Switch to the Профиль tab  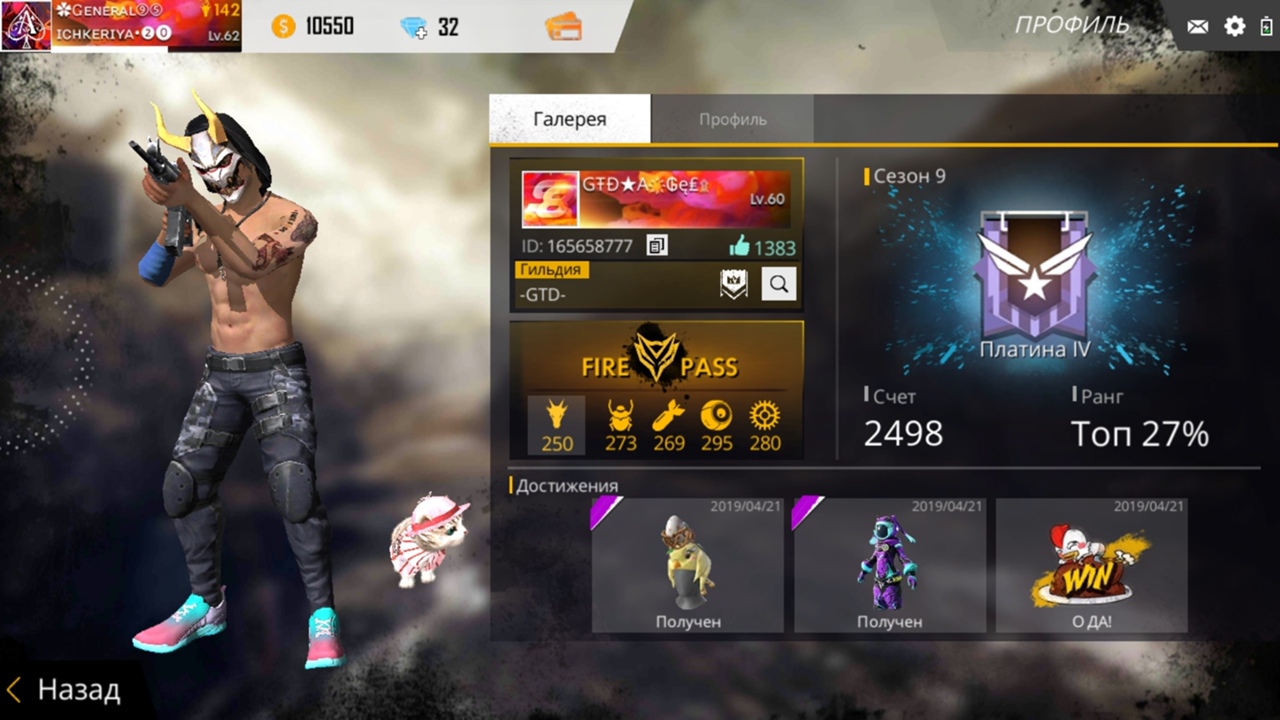point(732,119)
